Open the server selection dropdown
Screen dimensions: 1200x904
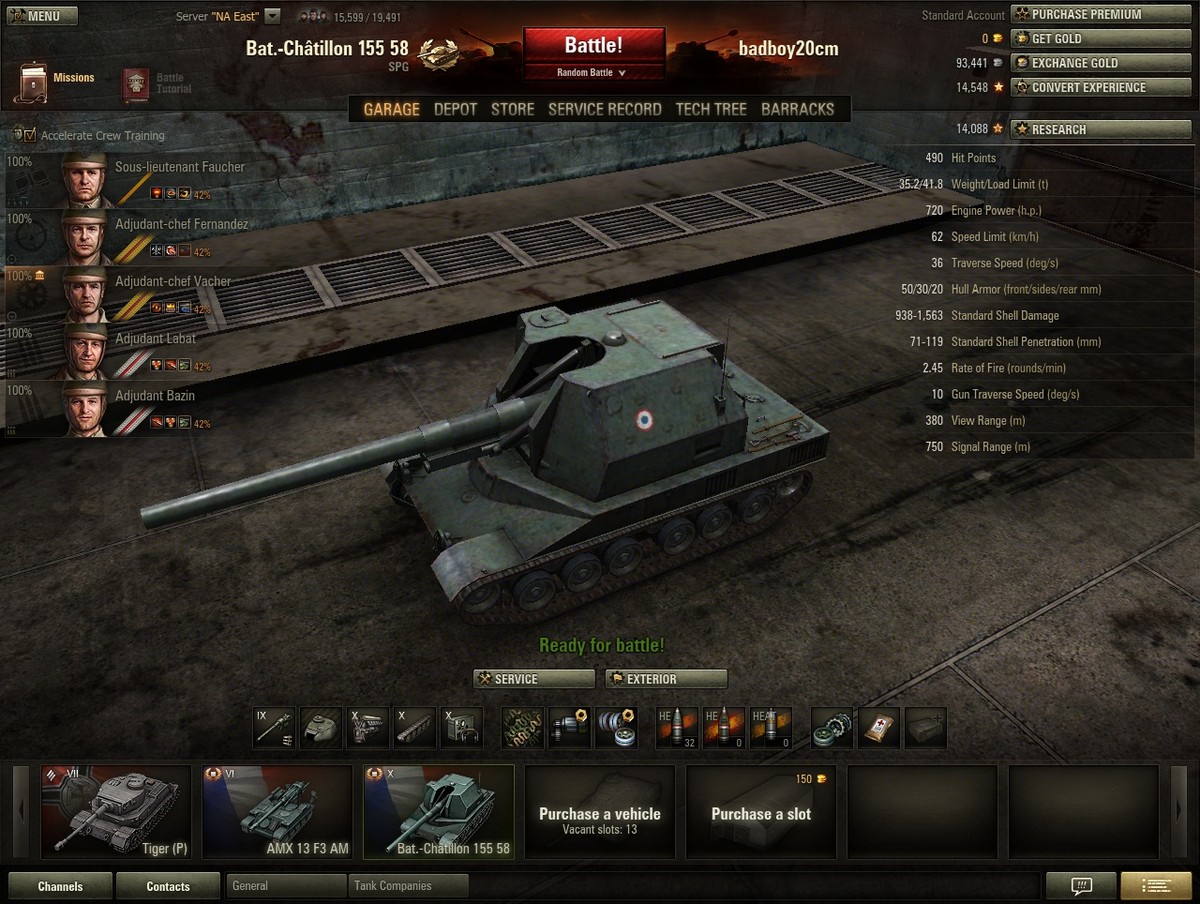tap(272, 16)
